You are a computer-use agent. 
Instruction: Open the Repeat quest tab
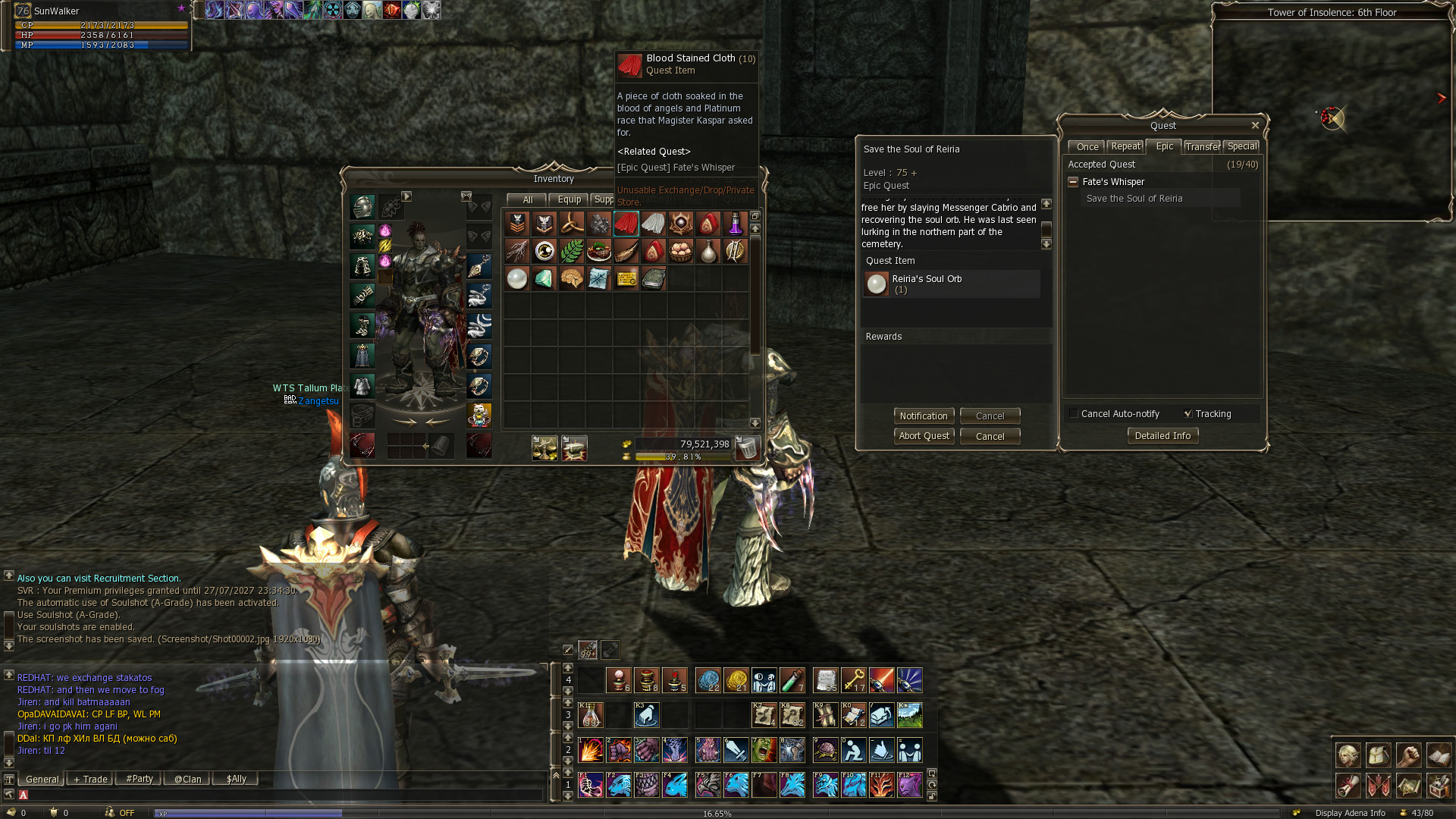click(x=1125, y=147)
